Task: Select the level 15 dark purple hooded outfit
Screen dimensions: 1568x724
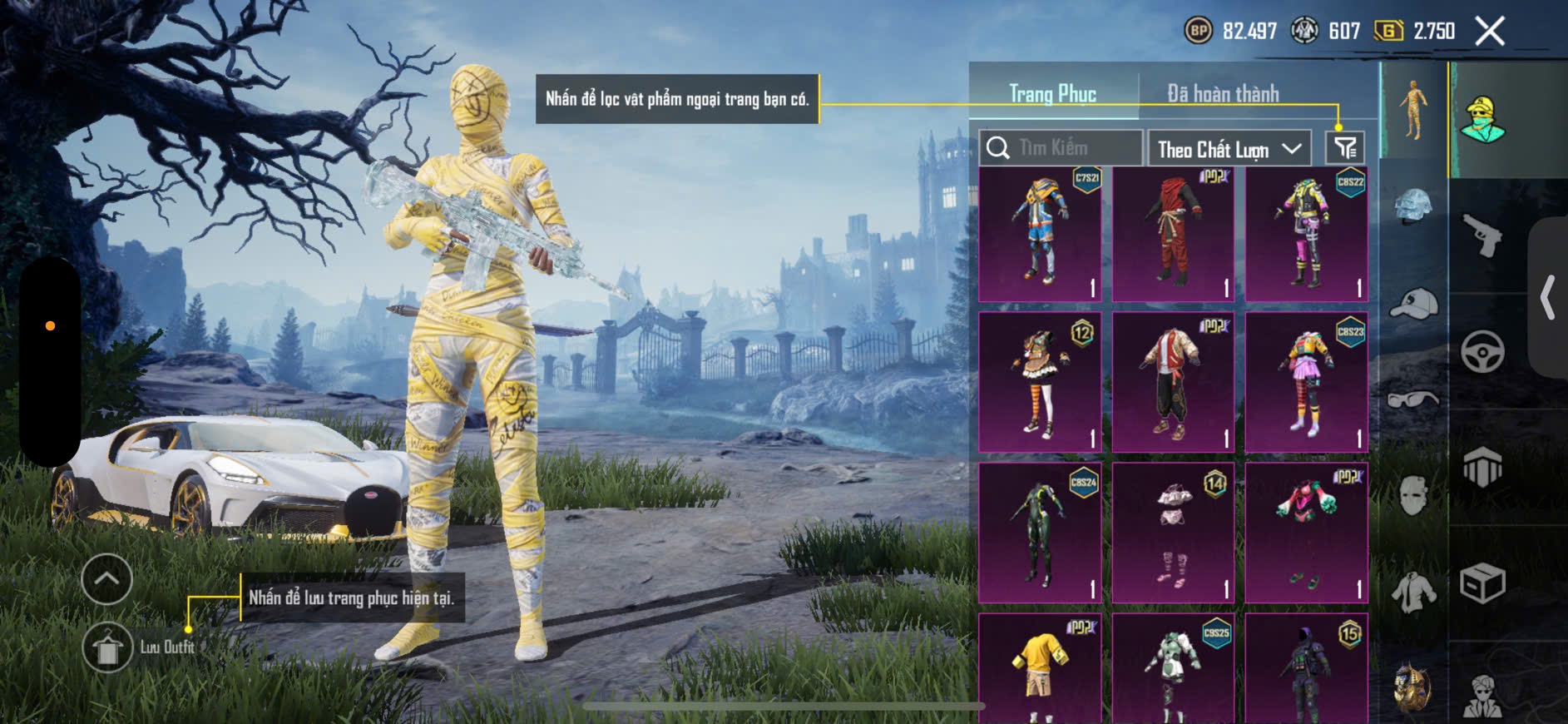Action: click(1306, 668)
